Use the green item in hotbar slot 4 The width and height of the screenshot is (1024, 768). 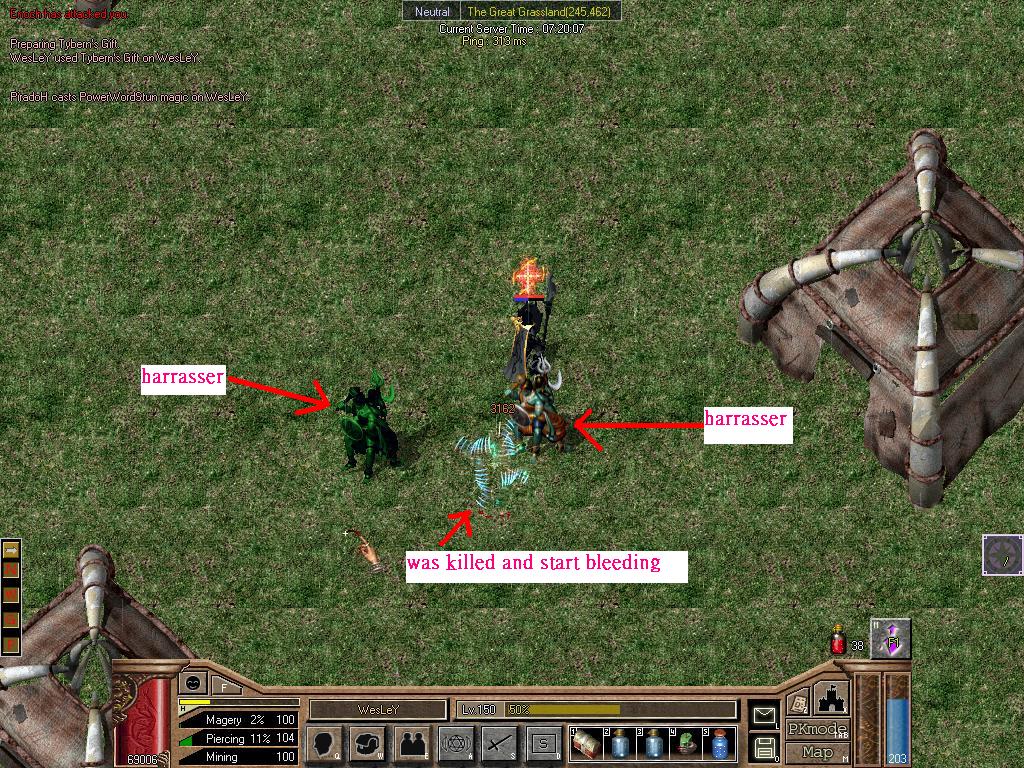coord(685,744)
